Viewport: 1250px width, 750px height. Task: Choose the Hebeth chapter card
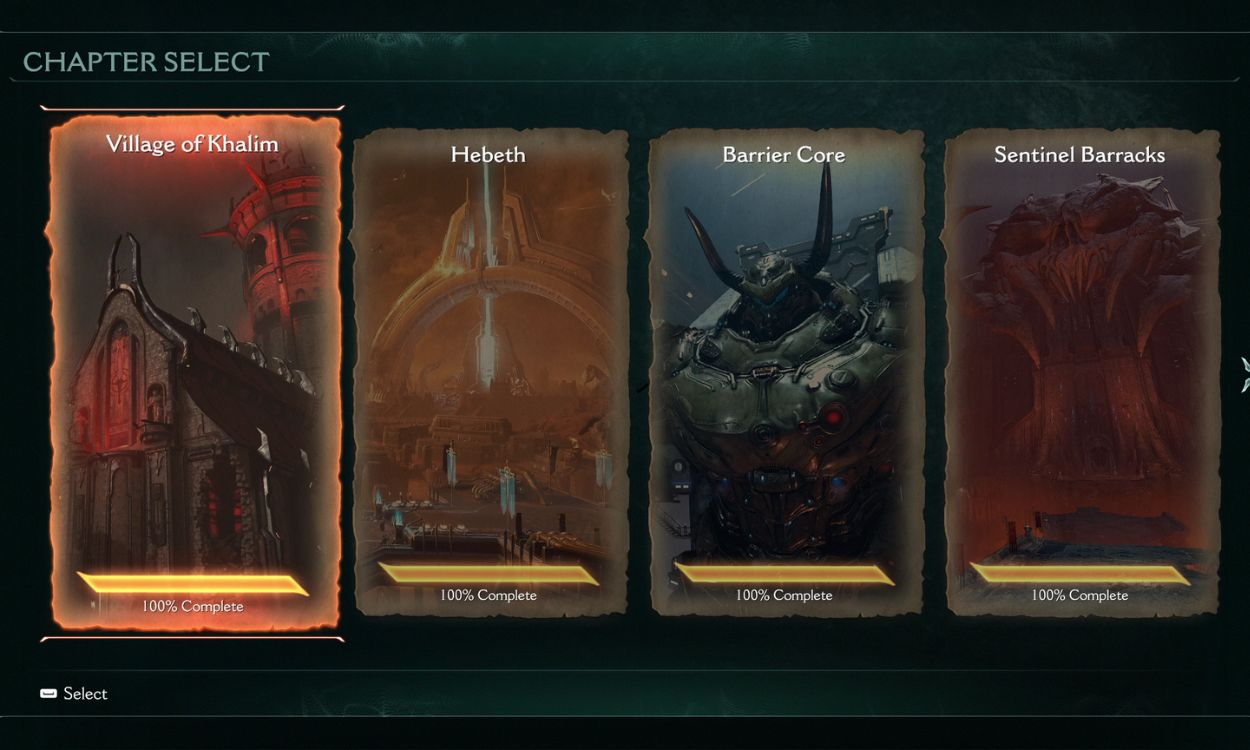pos(488,372)
